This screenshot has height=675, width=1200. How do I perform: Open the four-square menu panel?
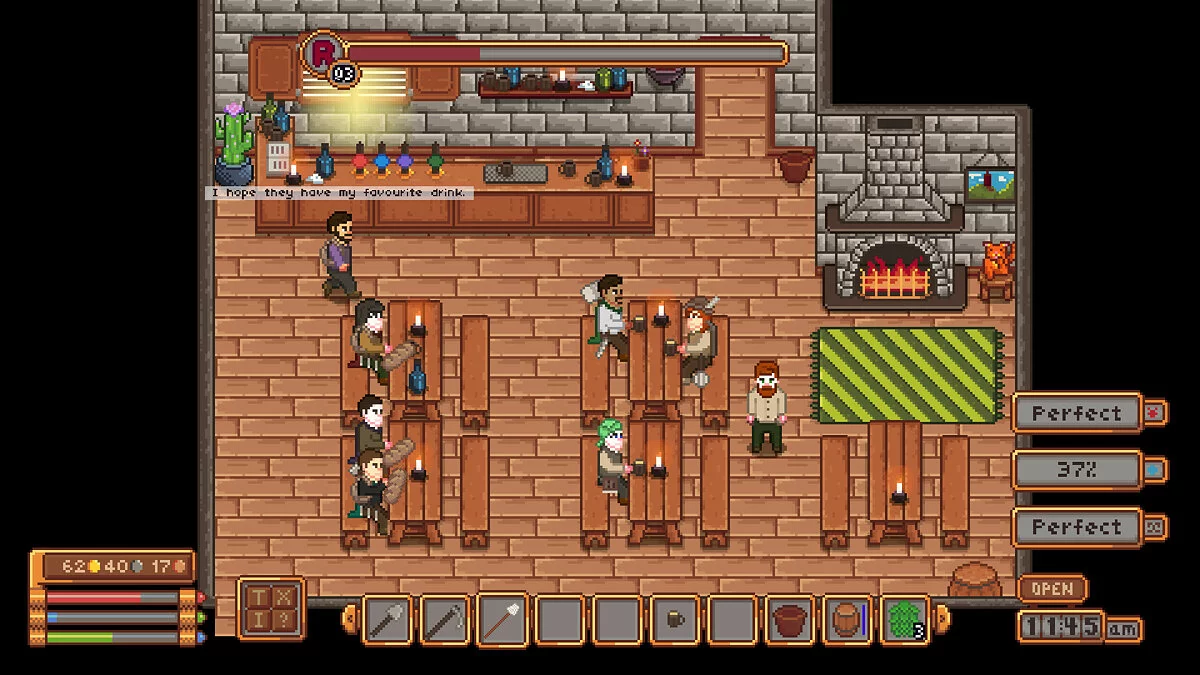(271, 608)
